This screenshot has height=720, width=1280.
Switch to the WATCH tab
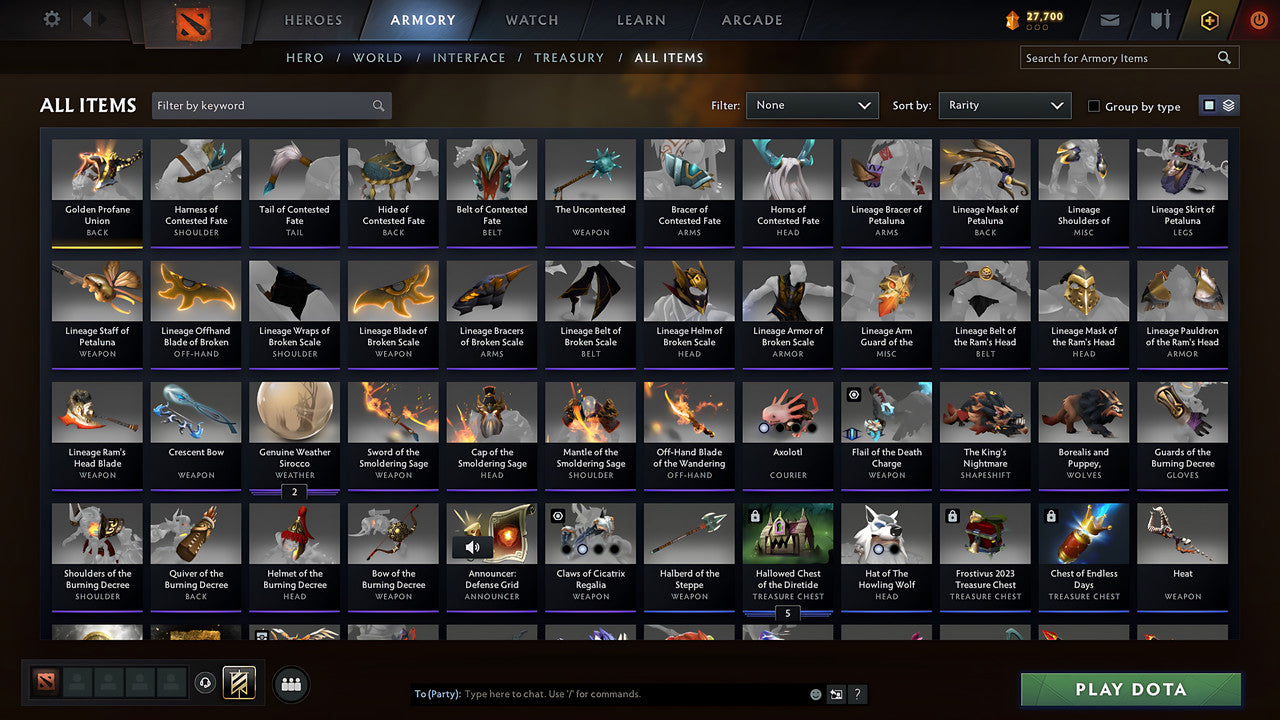(x=530, y=19)
